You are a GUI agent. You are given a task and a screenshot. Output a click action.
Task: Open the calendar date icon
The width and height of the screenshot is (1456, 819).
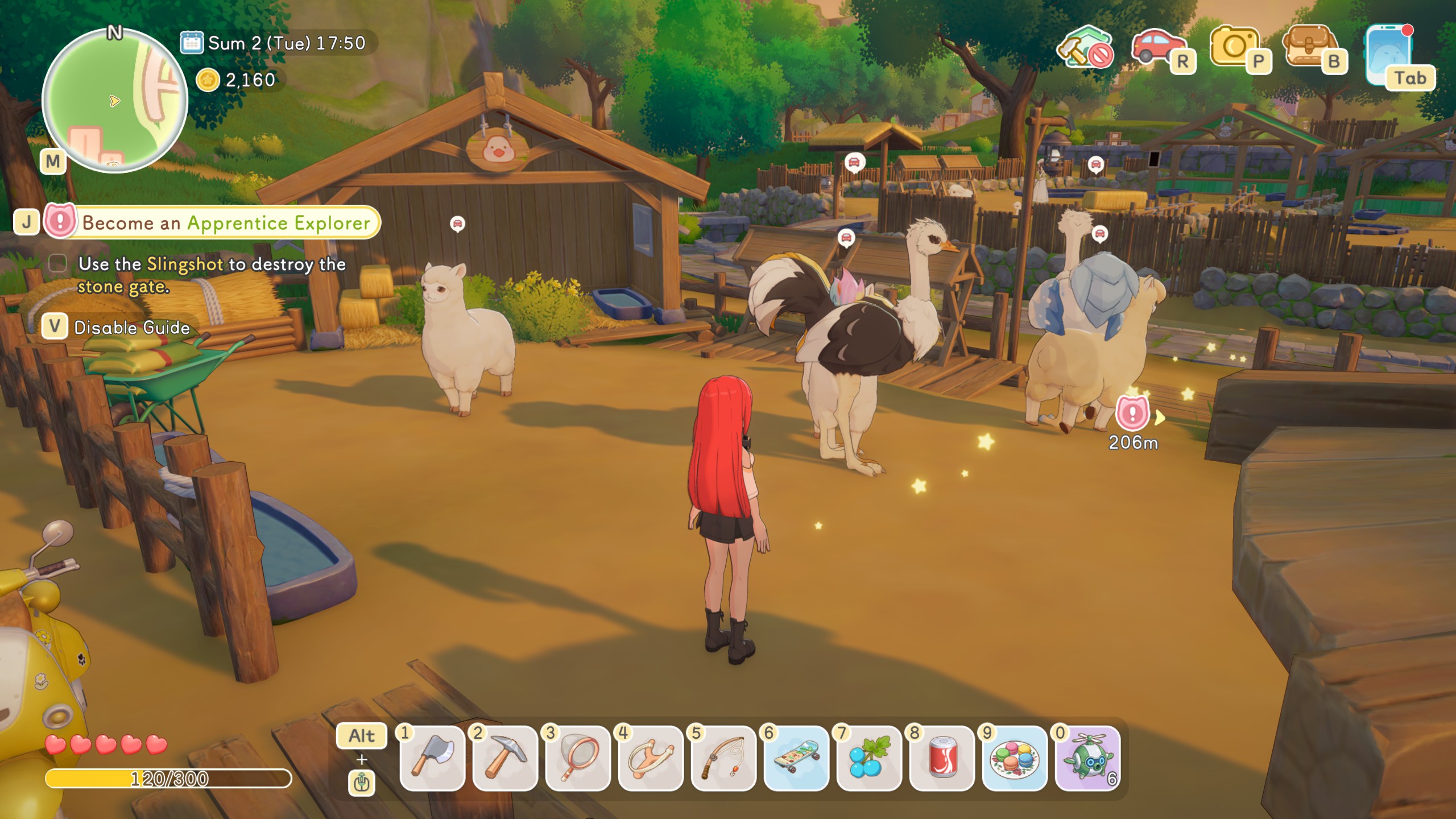[192, 43]
